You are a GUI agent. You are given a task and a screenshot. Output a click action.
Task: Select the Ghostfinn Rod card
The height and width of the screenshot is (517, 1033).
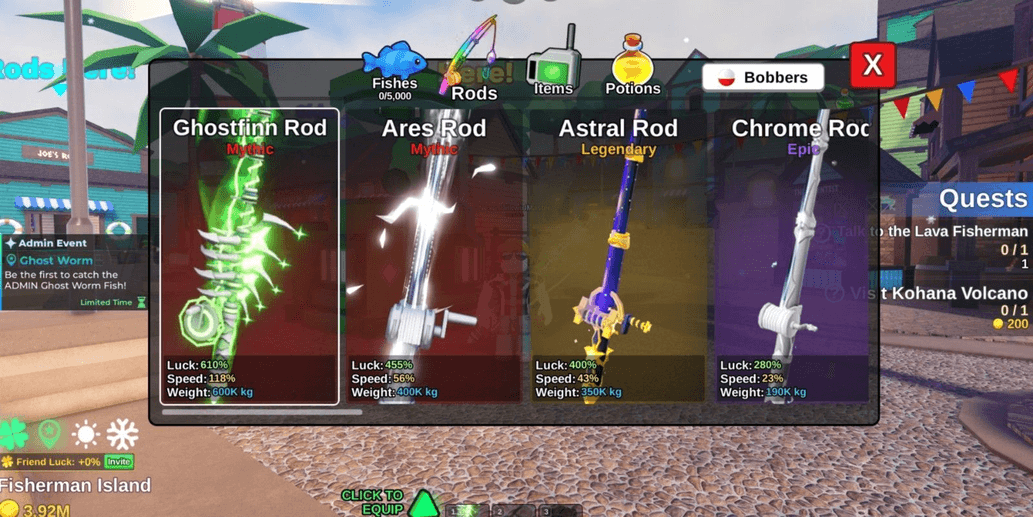249,256
